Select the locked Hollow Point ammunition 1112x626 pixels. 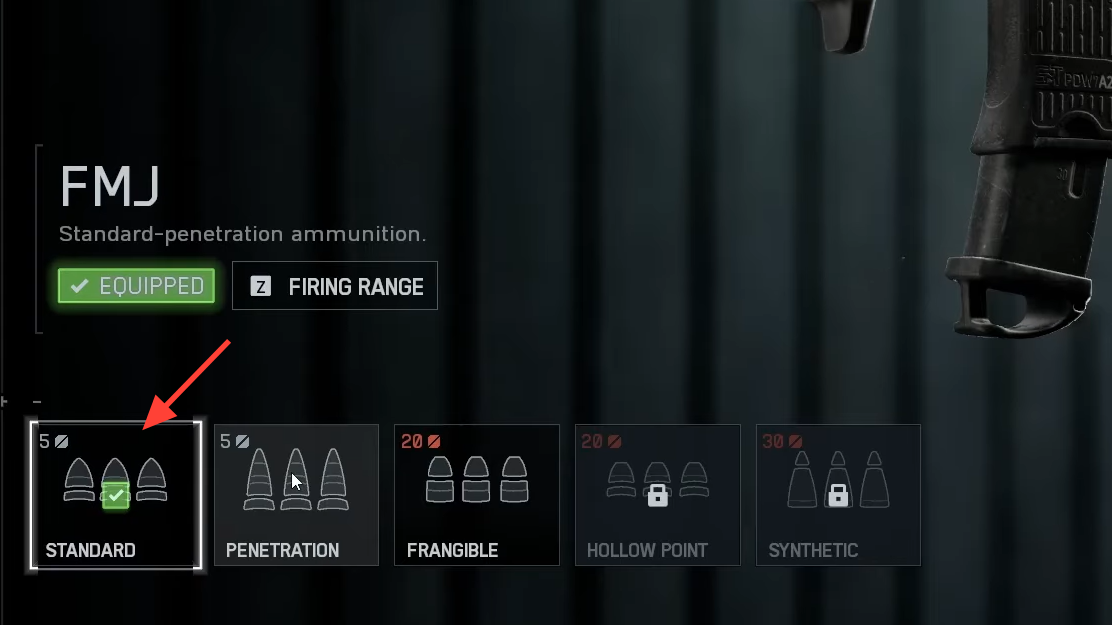[x=657, y=495]
